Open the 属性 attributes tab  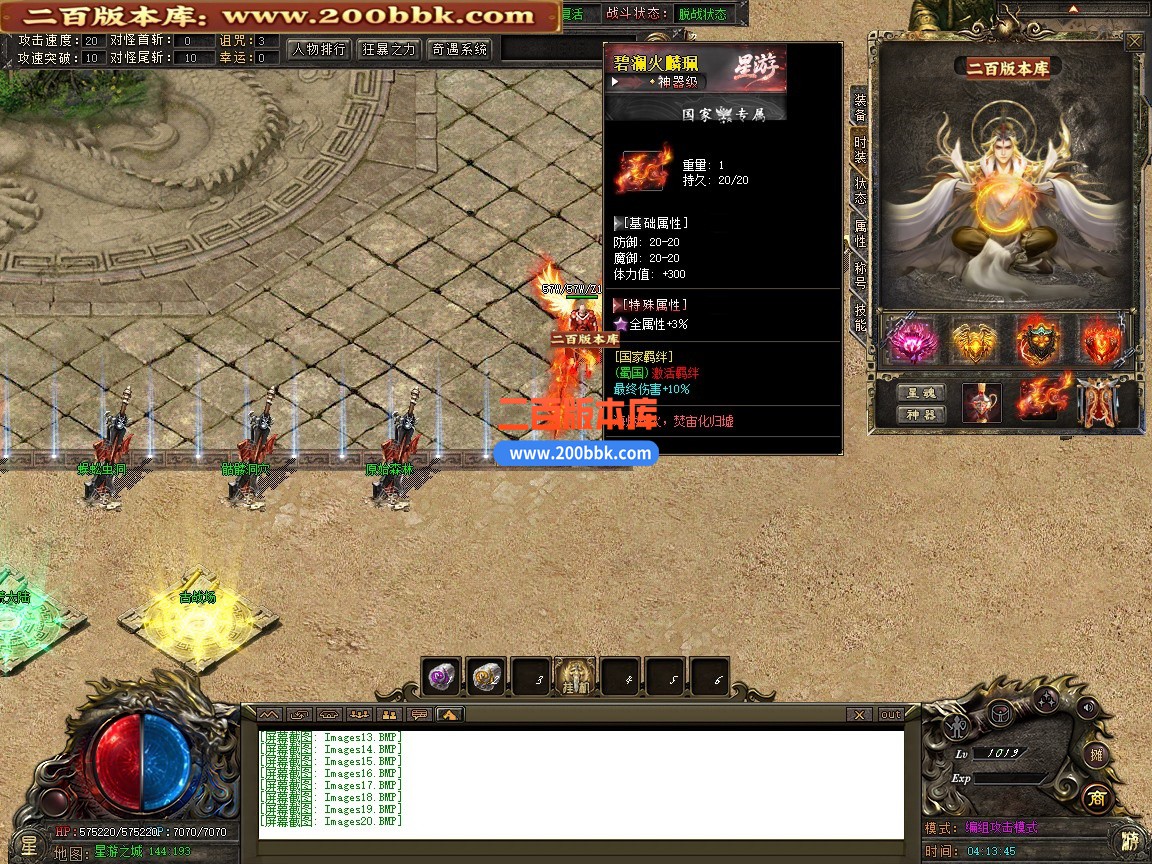click(860, 233)
